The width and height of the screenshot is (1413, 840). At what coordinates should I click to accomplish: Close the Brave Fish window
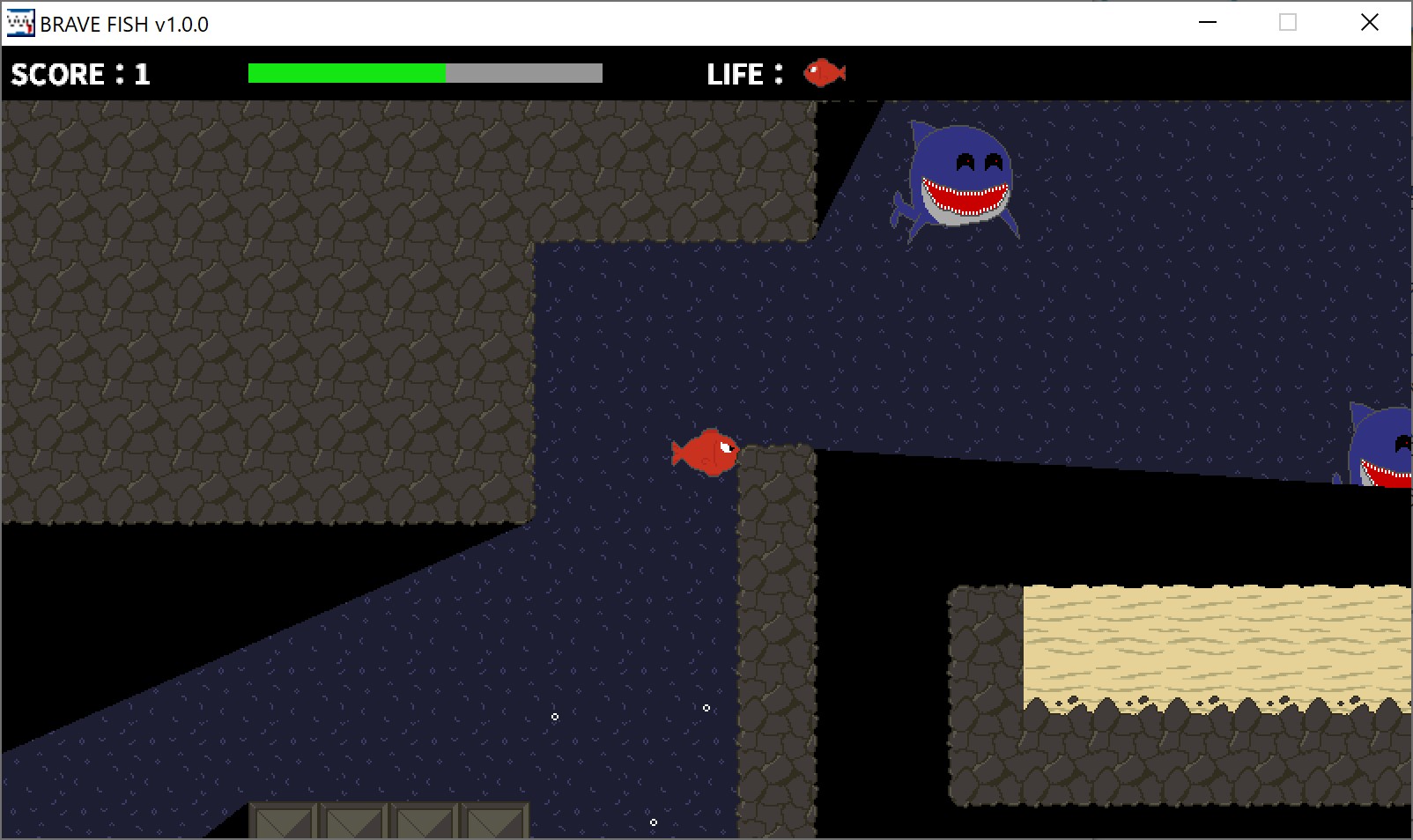pos(1369,23)
